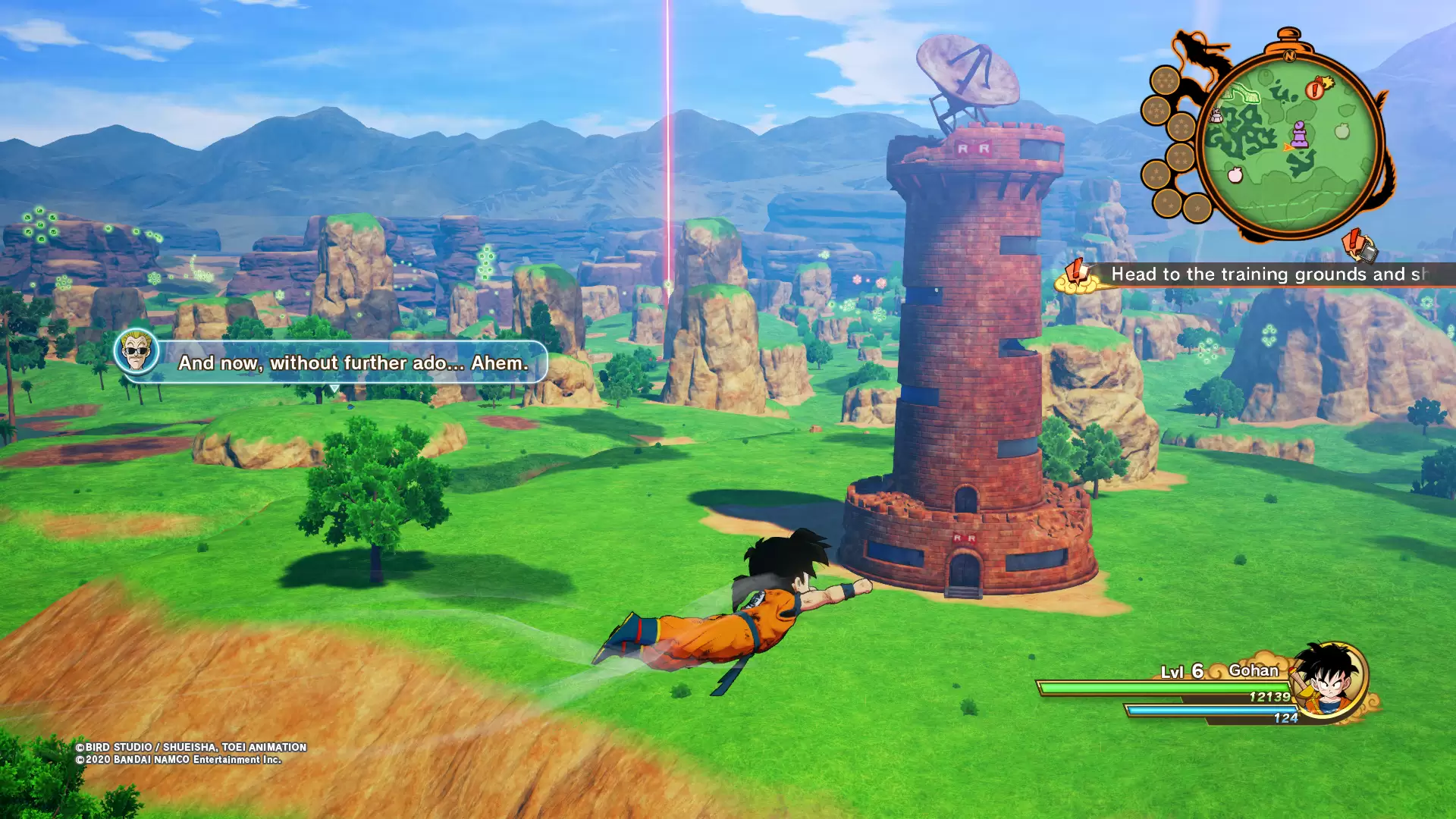
Task: Select the hut marker on minimap edge
Action: pyautogui.click(x=1216, y=115)
